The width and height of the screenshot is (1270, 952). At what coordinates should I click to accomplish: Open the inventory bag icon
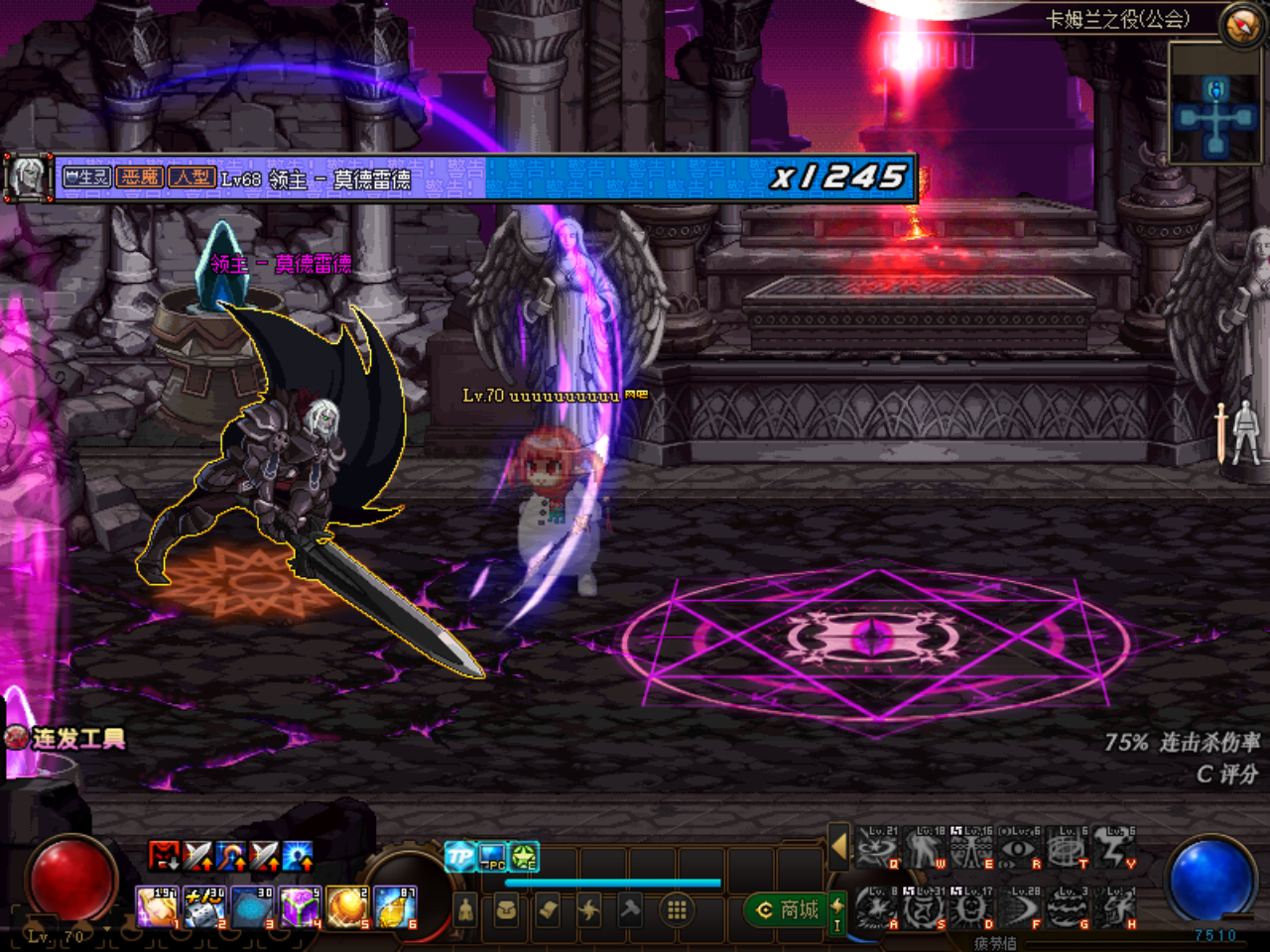tap(507, 909)
